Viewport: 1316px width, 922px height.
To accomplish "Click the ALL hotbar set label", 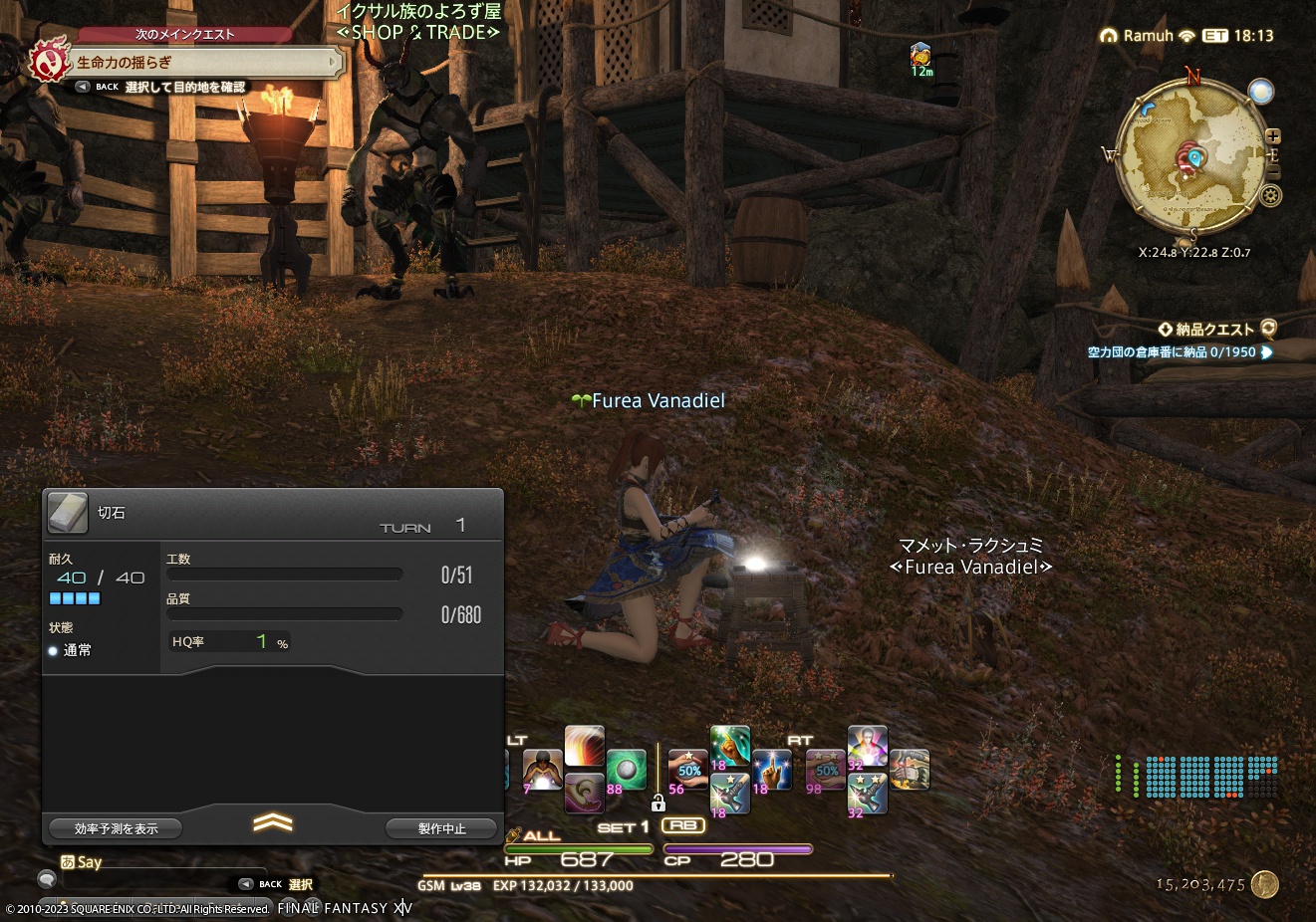I will pyautogui.click(x=541, y=835).
